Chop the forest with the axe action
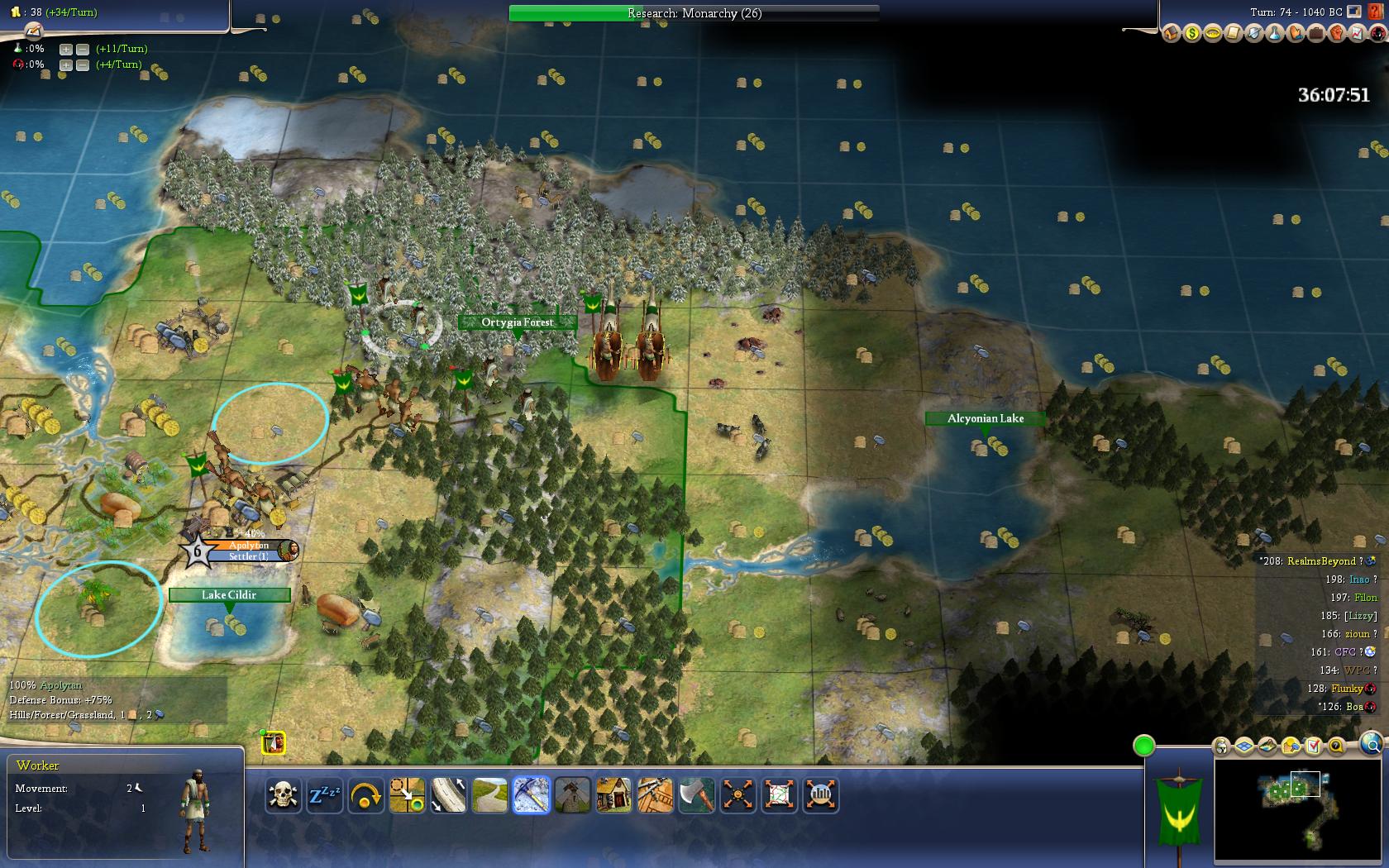This screenshot has height=868, width=1389. pyautogui.click(x=696, y=795)
